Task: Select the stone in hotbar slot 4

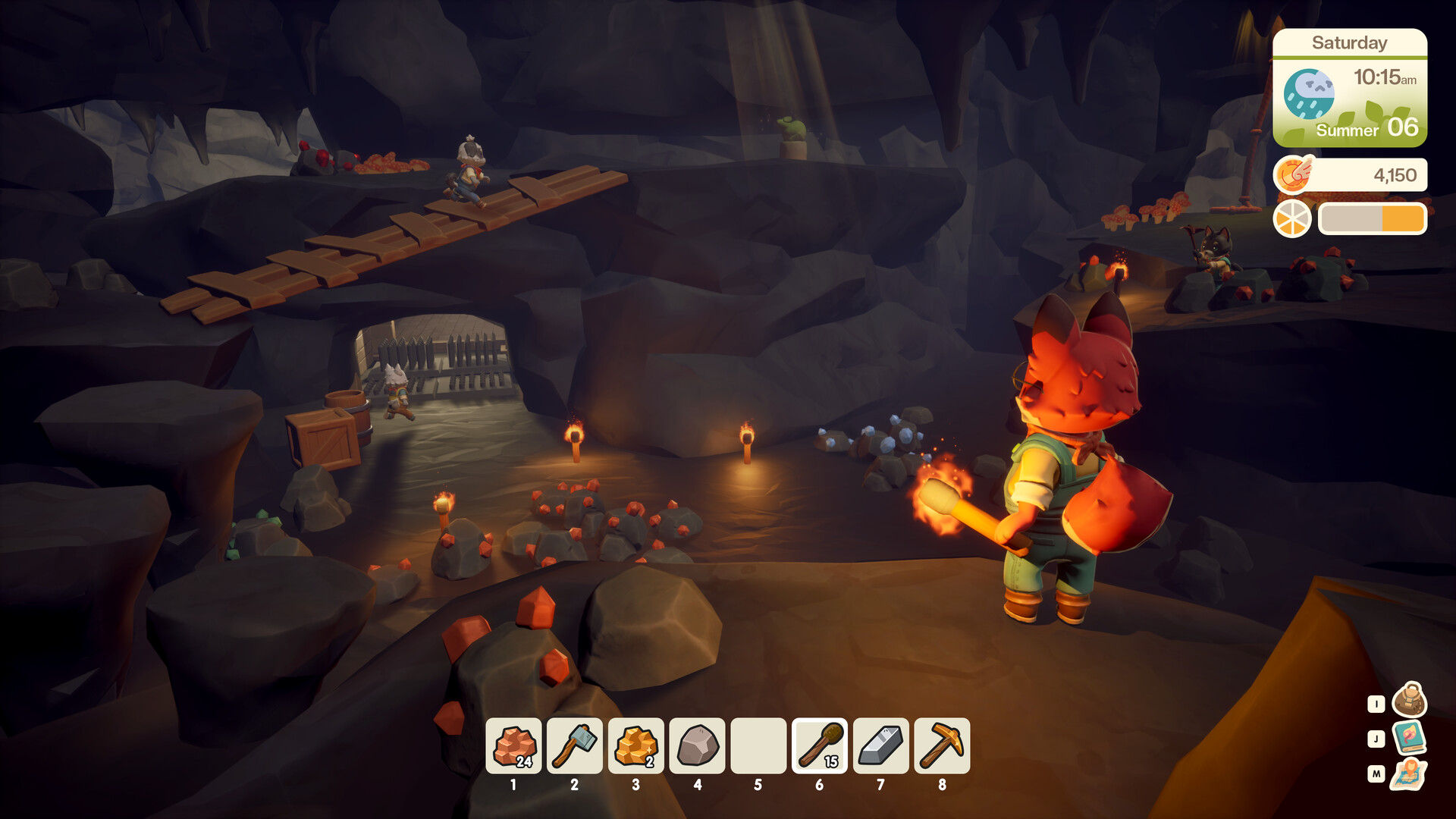Action: pos(697,746)
